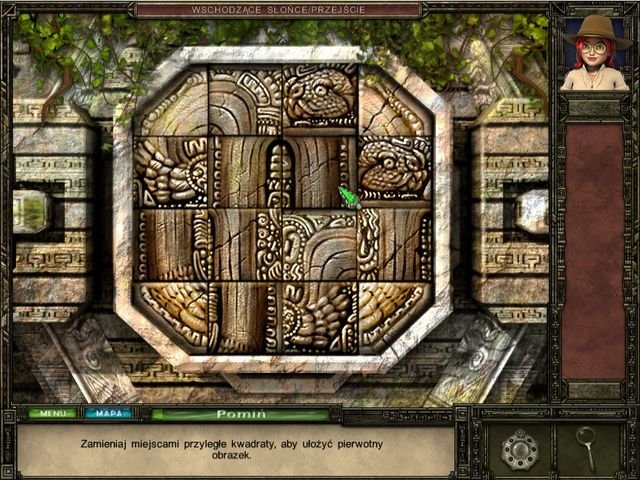Activate the magnifying glass tool
The width and height of the screenshot is (640, 480).
click(x=587, y=447)
